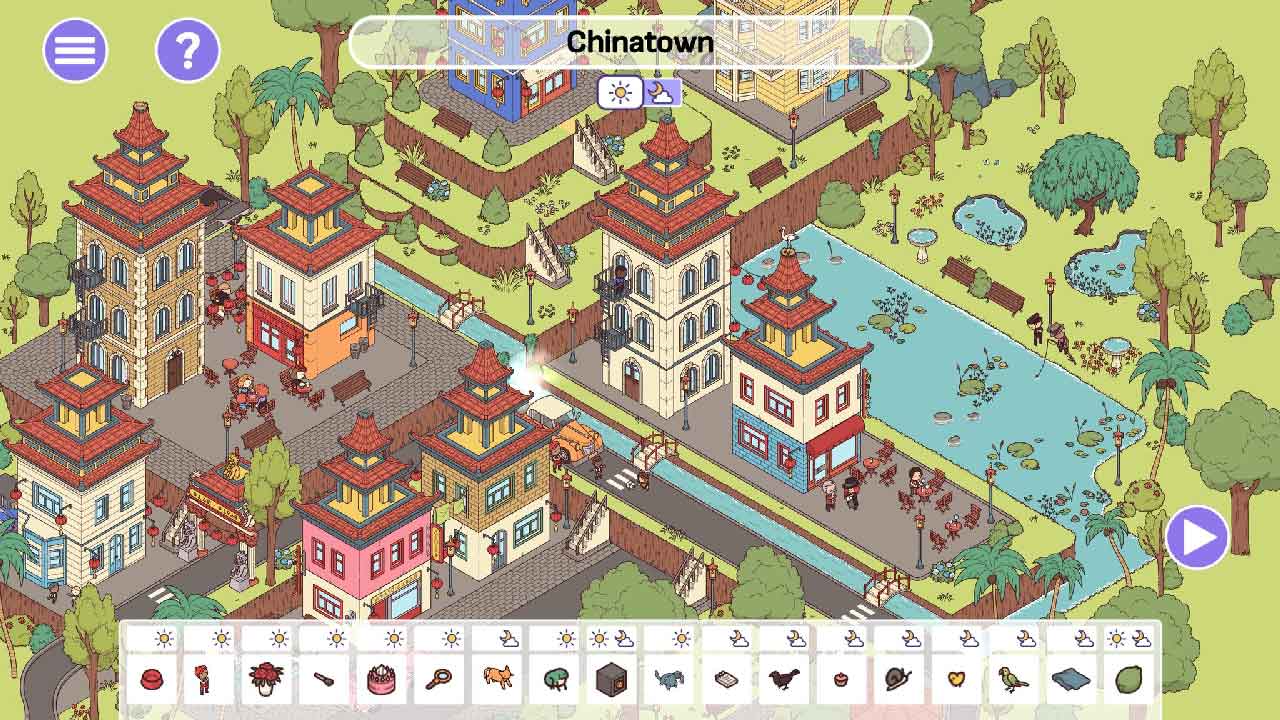Select the dark safe box slot

612,680
